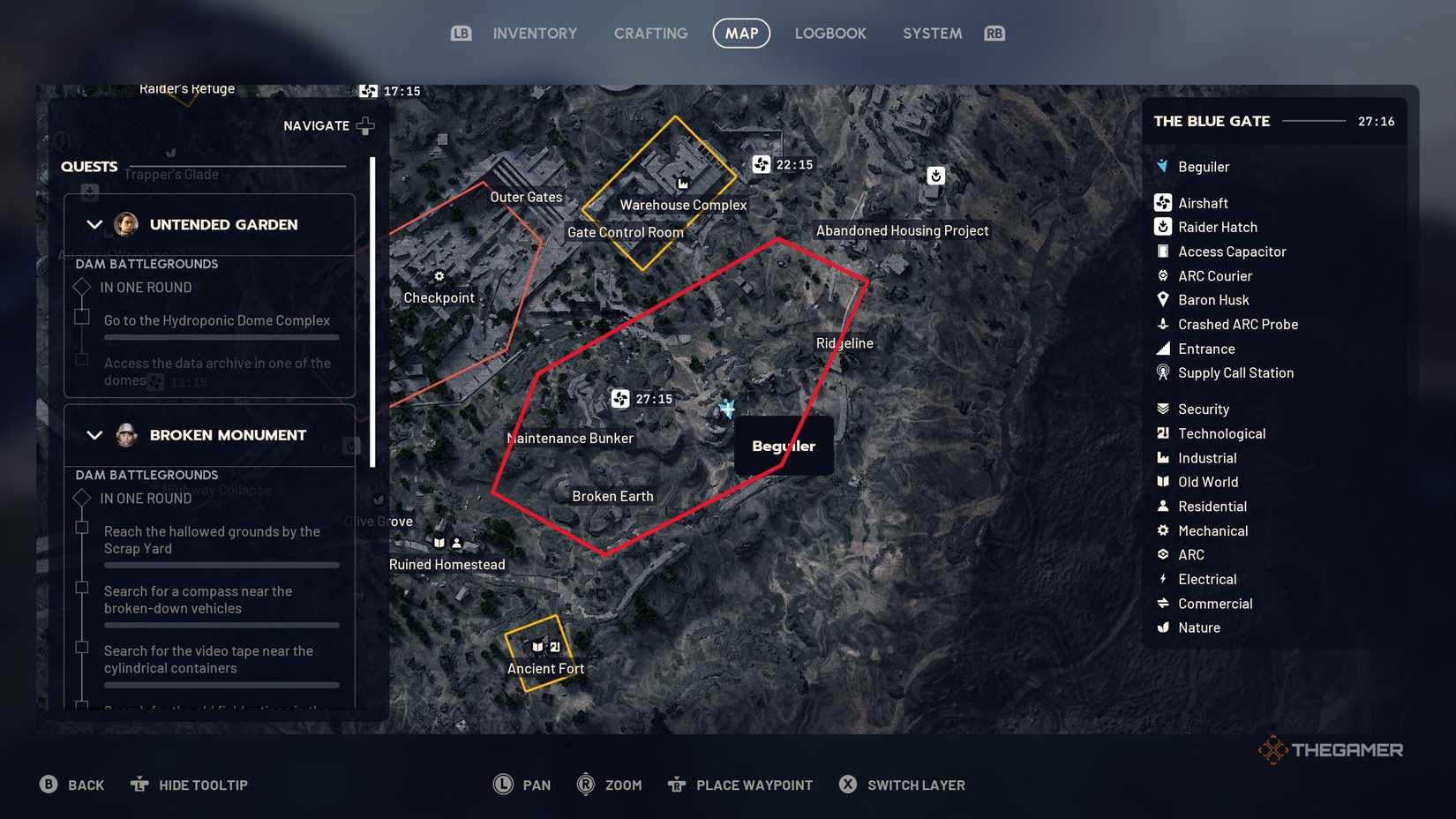Screen dimensions: 1456x819
Task: Click the NAVIGATE plus control
Action: coord(365,125)
